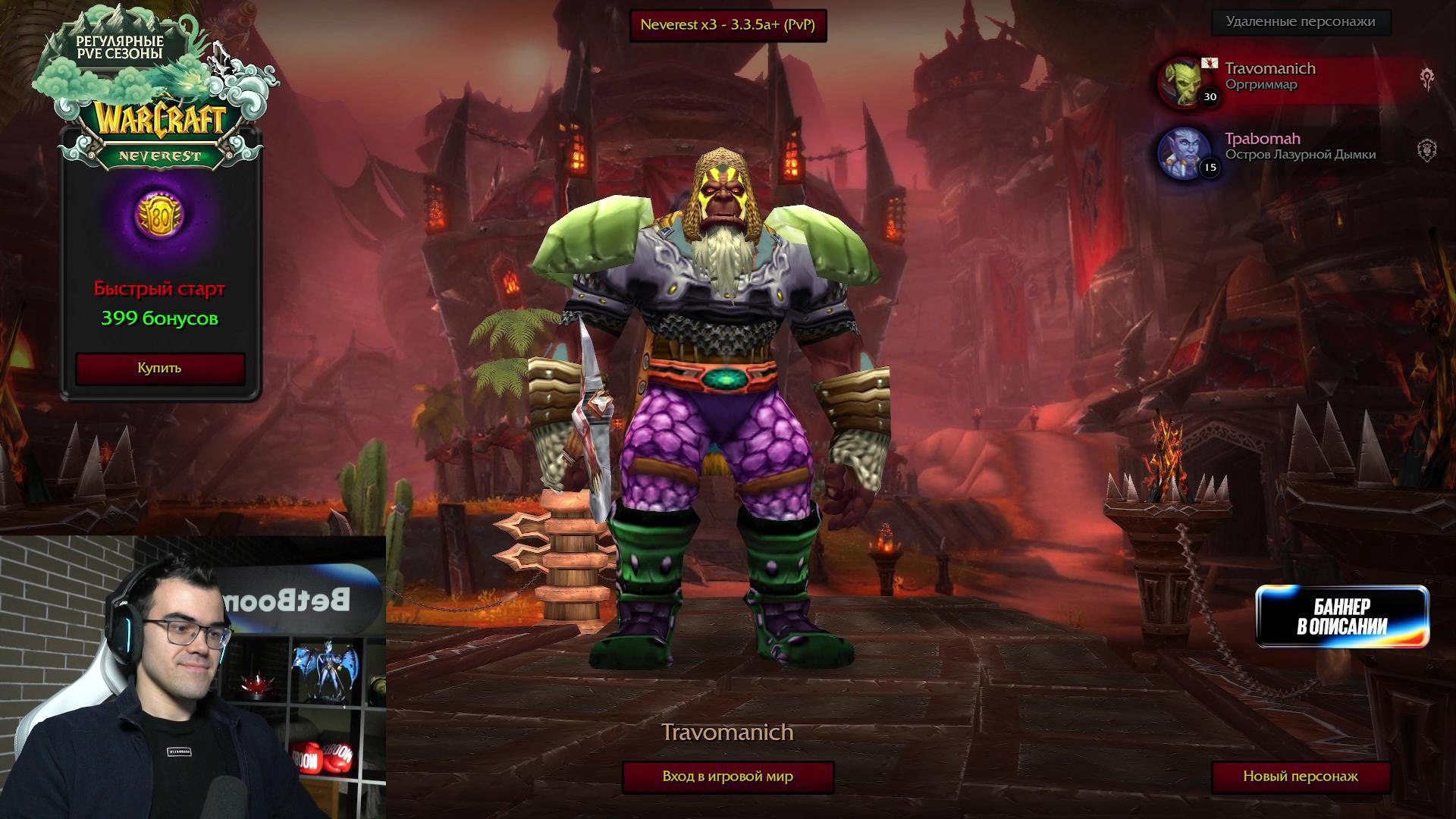The height and width of the screenshot is (819, 1456).
Task: Click the level 80 boost coin icon
Action: tap(159, 215)
